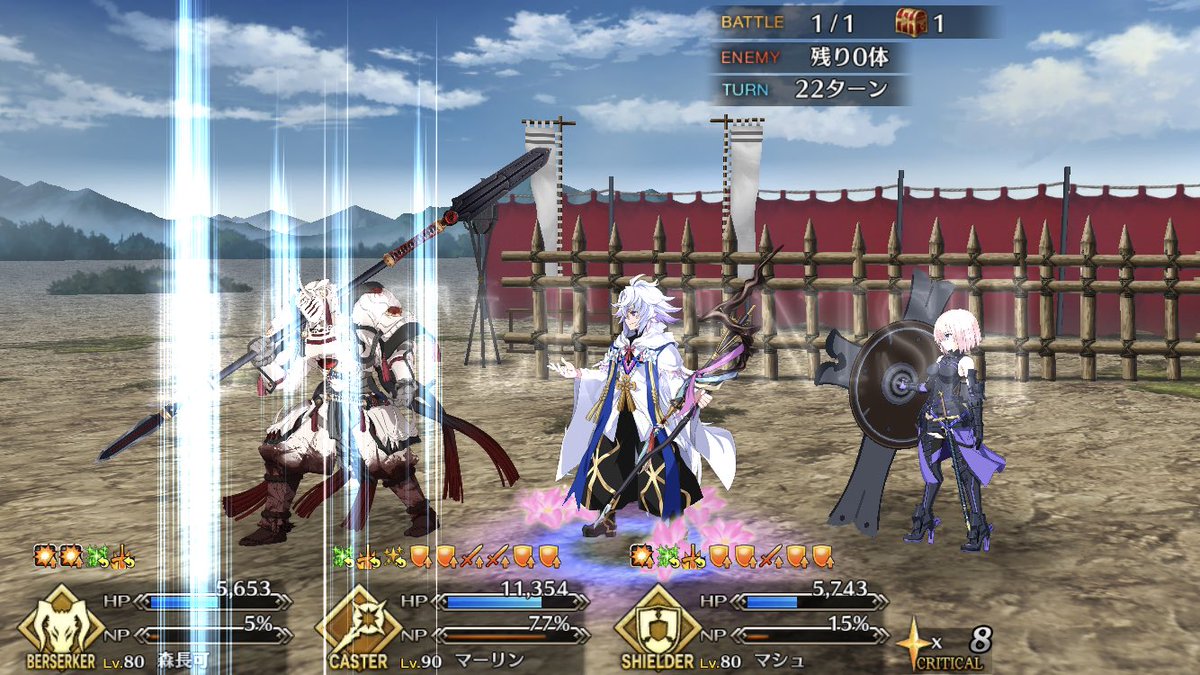The width and height of the screenshot is (1200, 675).
Task: Open the Berserker servant status panel
Action: pyautogui.click(x=62, y=624)
